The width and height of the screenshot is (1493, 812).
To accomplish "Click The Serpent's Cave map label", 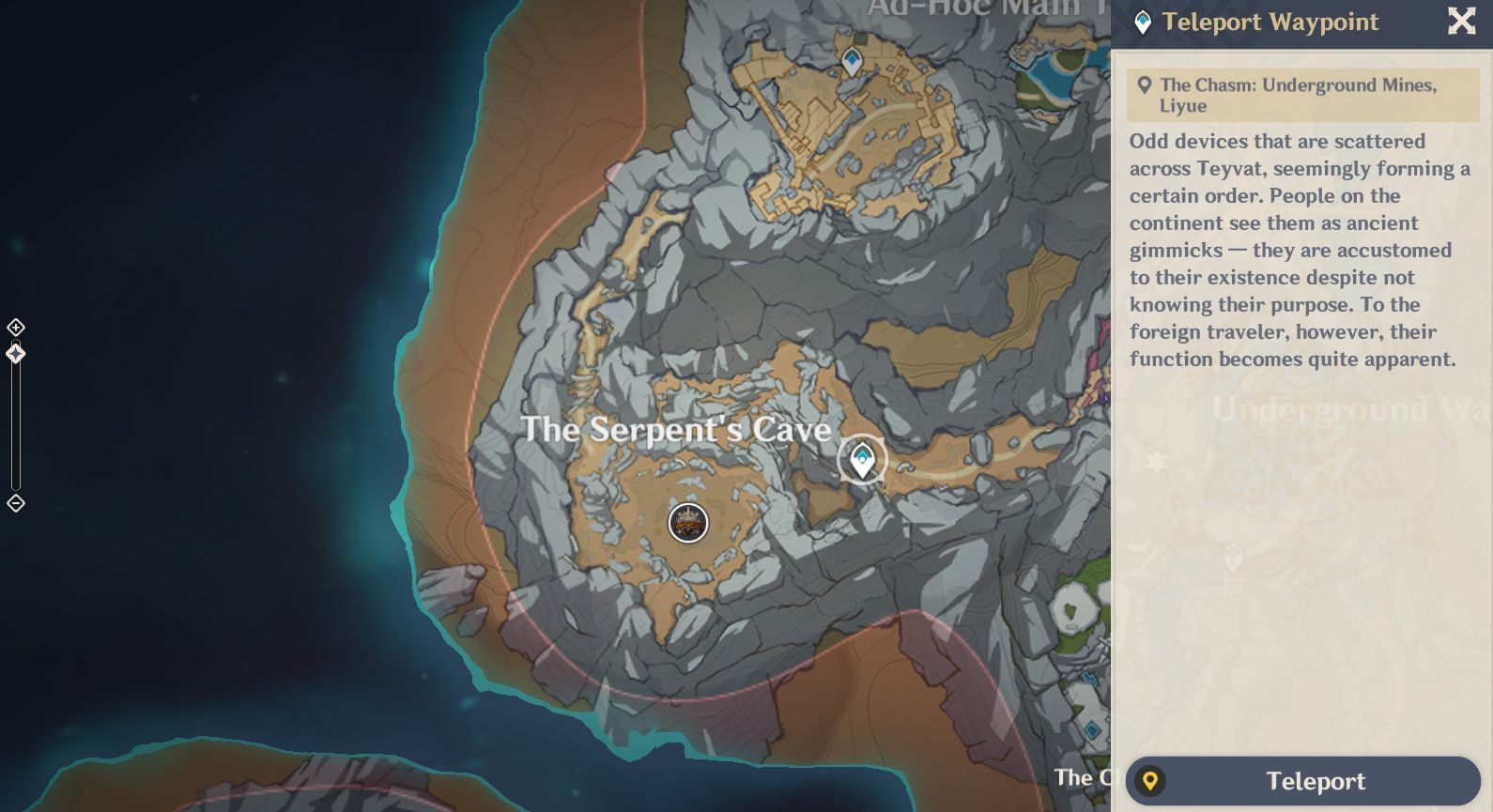I will (x=678, y=430).
